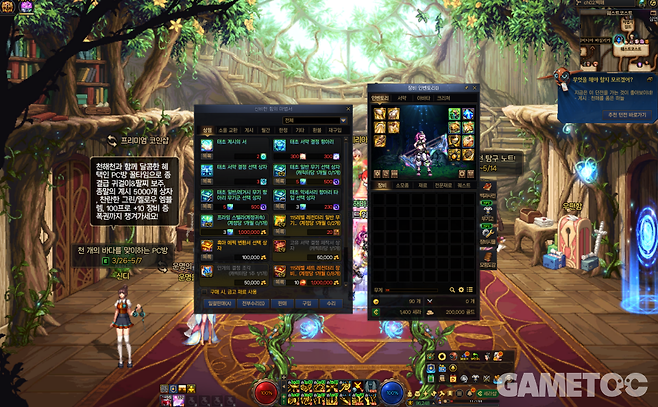Select the 소모품 consumables inventory tab
Viewport: 658px width, 407px height.
tap(401, 184)
